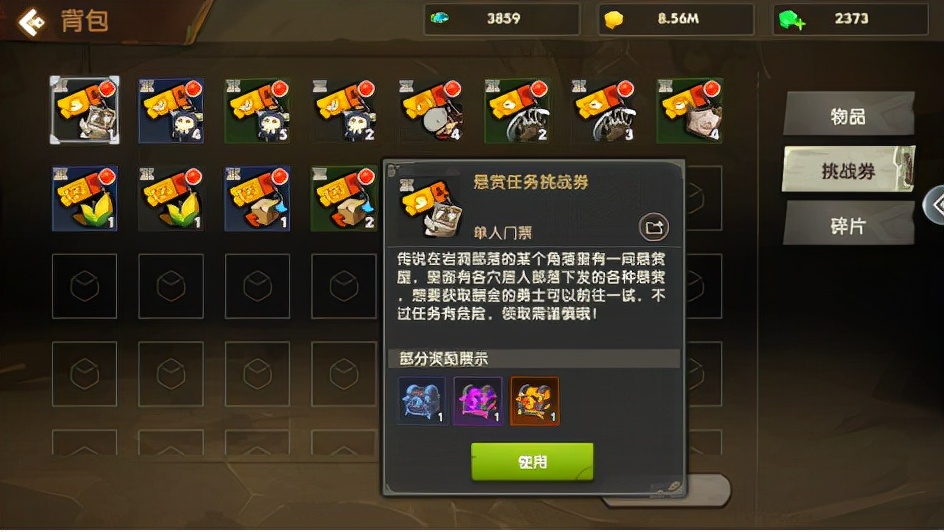The height and width of the screenshot is (532, 944).
Task: Inspect the orange chest reward preview
Action: pyautogui.click(x=535, y=401)
